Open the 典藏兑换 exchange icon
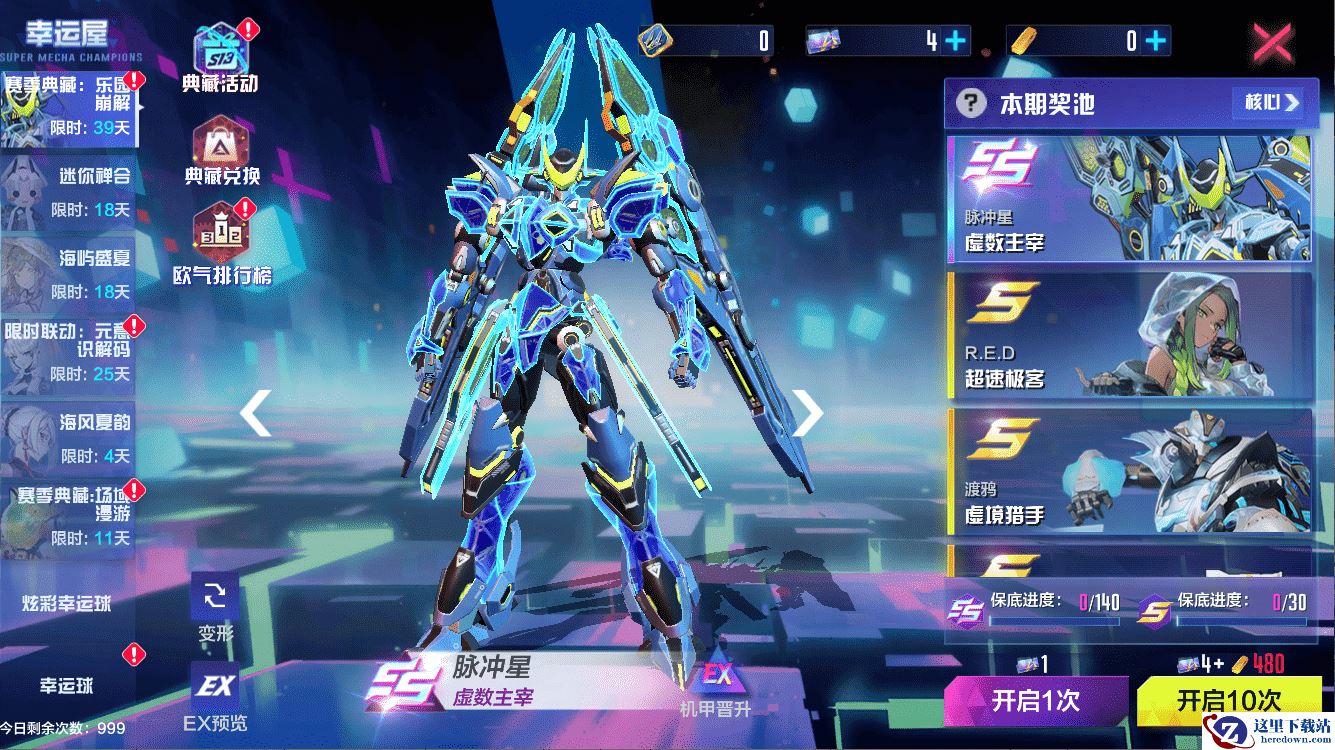The height and width of the screenshot is (750, 1335). tap(221, 150)
